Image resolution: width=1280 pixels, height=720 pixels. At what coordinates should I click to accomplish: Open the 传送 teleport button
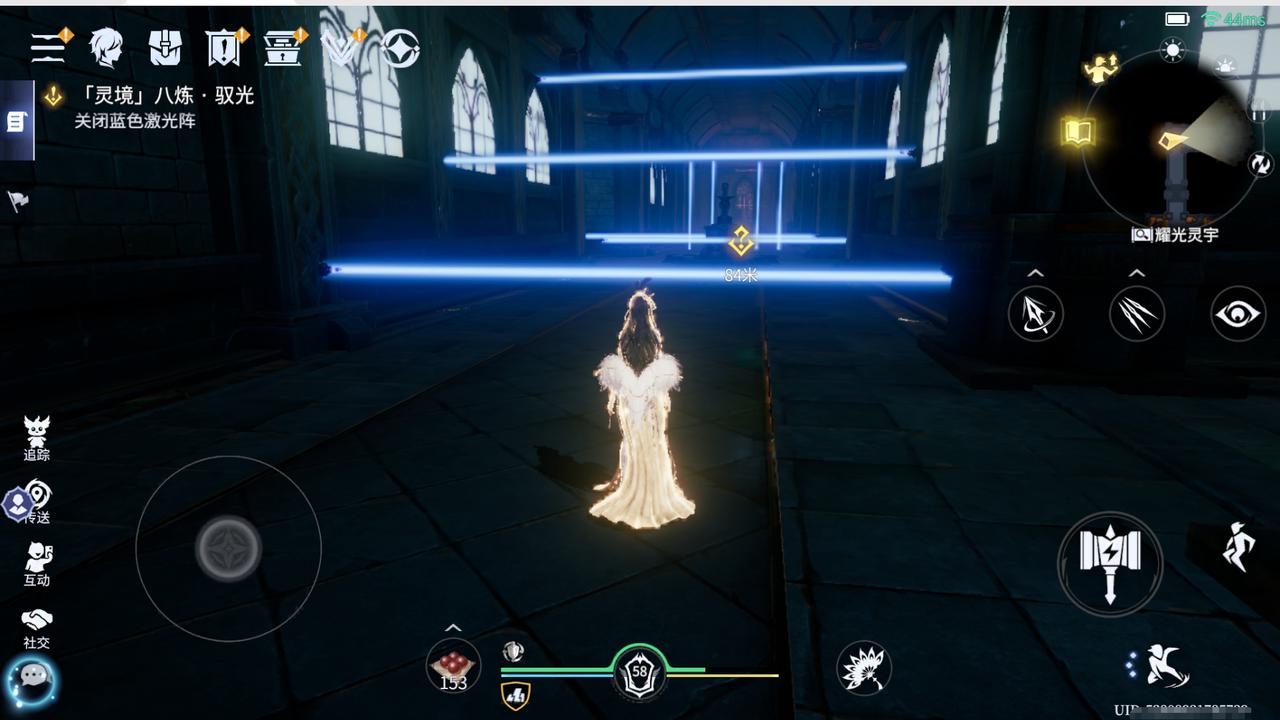click(37, 501)
